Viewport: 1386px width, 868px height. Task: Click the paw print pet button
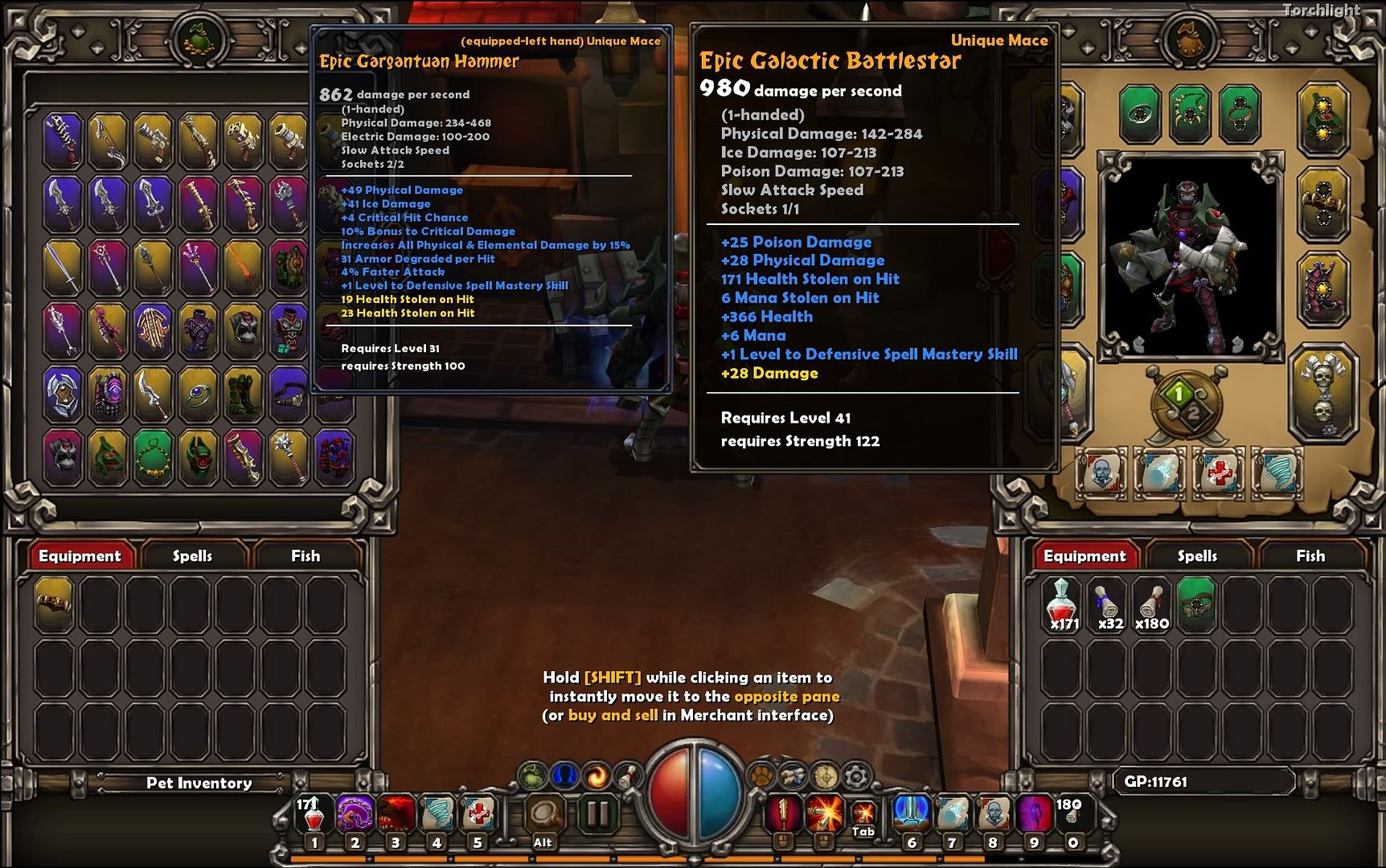coord(761,776)
